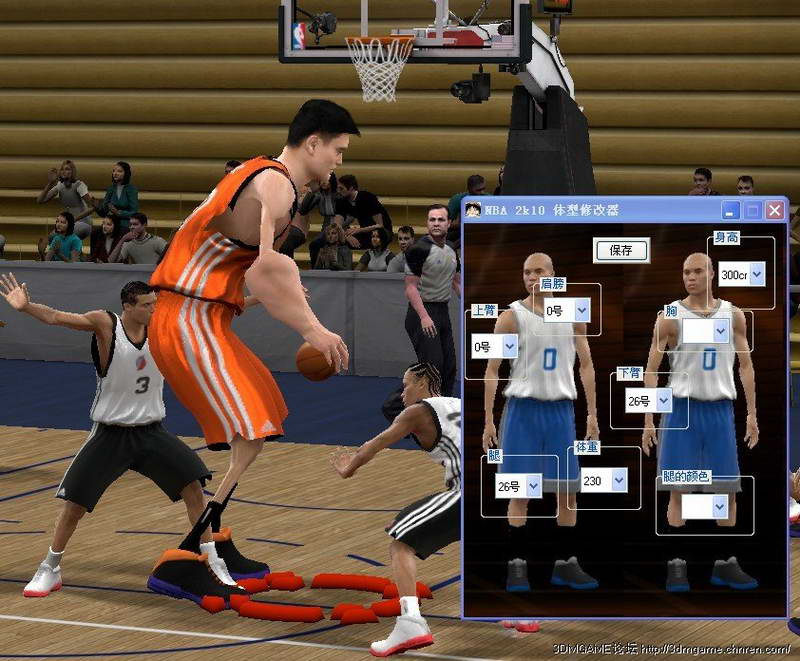The height and width of the screenshot is (661, 800).
Task: Open the 胸 chest dropdown
Action: (720, 331)
